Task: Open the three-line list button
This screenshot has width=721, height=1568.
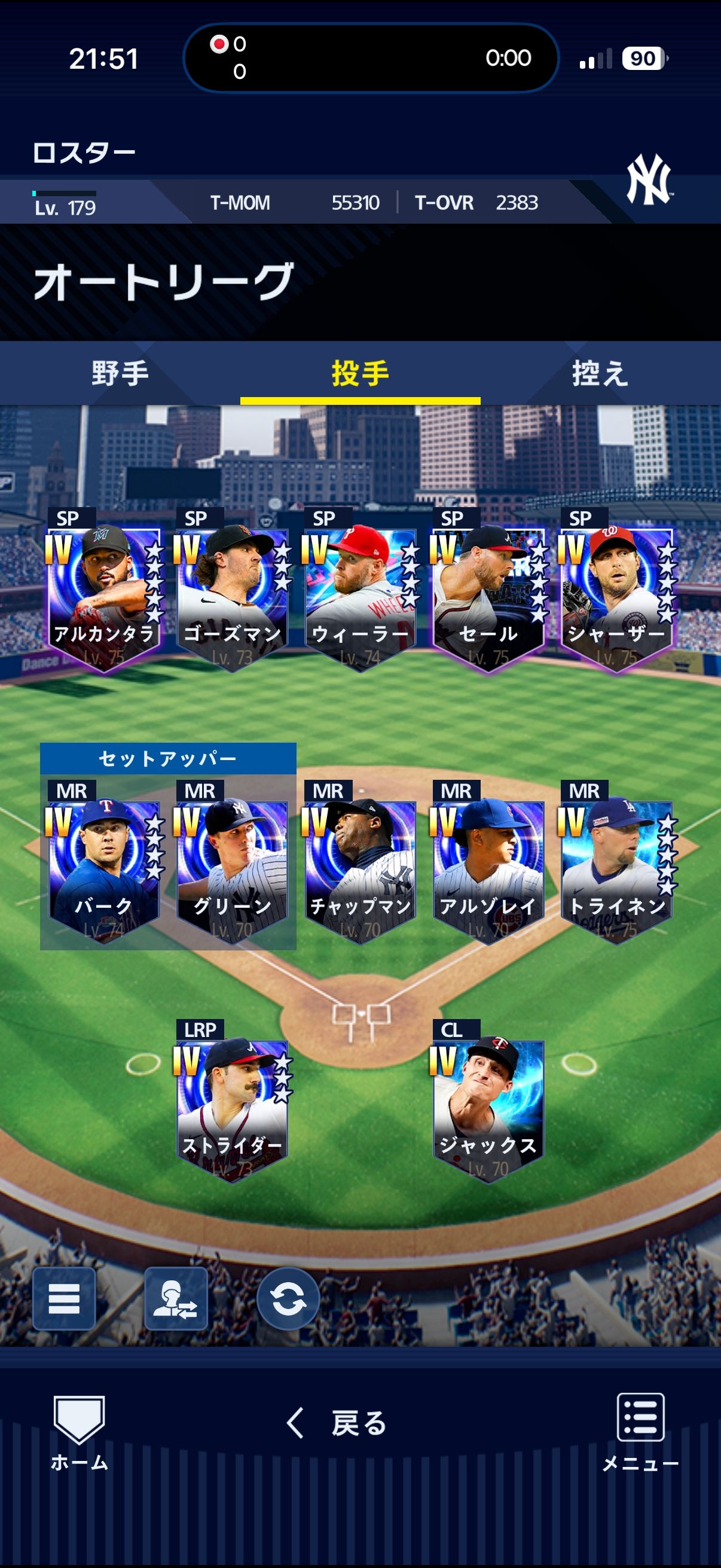Action: pyautogui.click(x=64, y=1298)
